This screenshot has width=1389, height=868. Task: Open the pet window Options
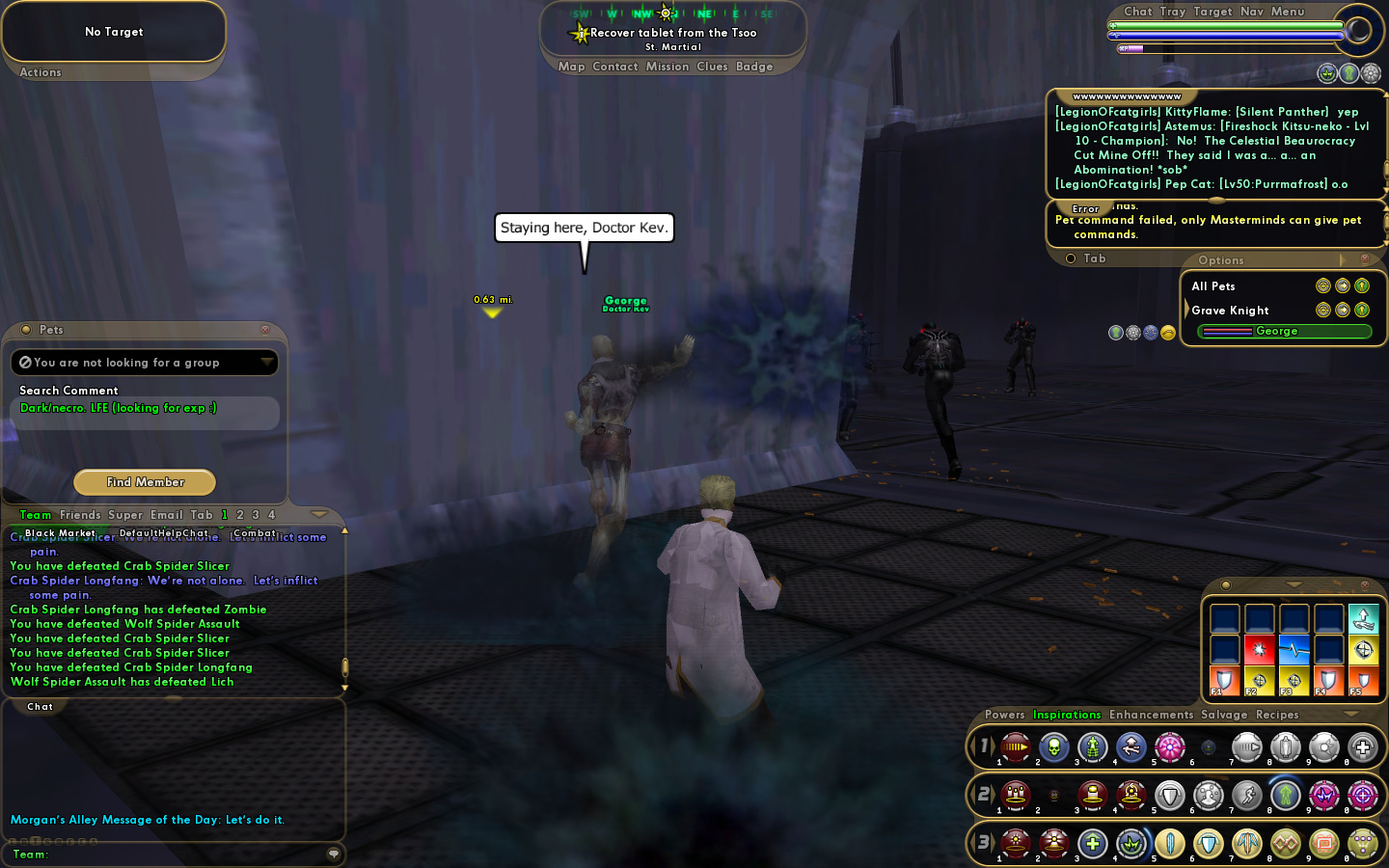point(1220,260)
